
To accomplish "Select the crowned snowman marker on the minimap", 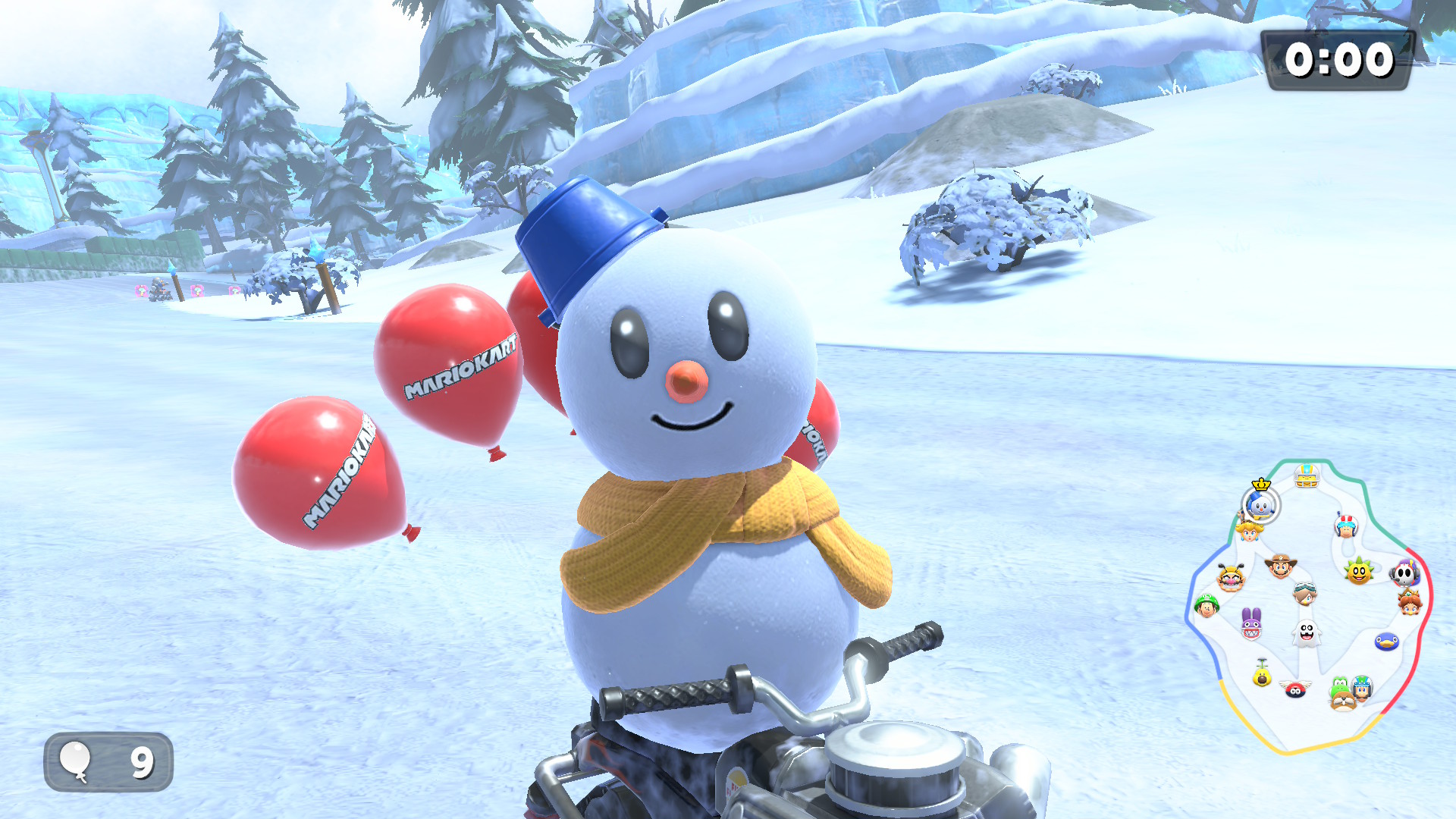I will (x=1260, y=504).
